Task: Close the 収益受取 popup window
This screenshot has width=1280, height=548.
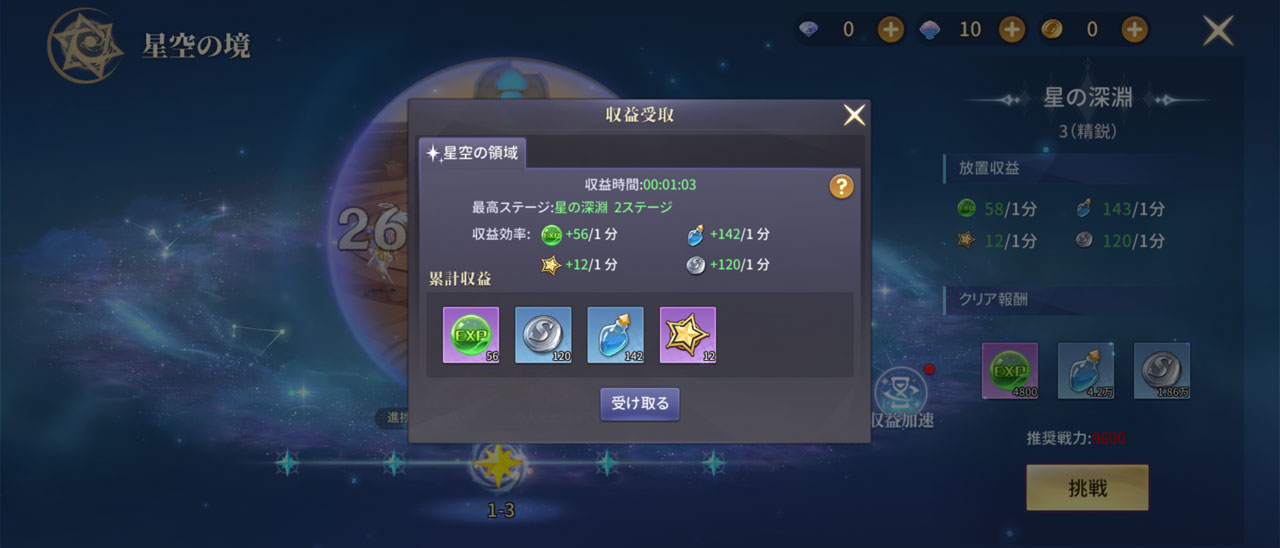Action: click(854, 116)
